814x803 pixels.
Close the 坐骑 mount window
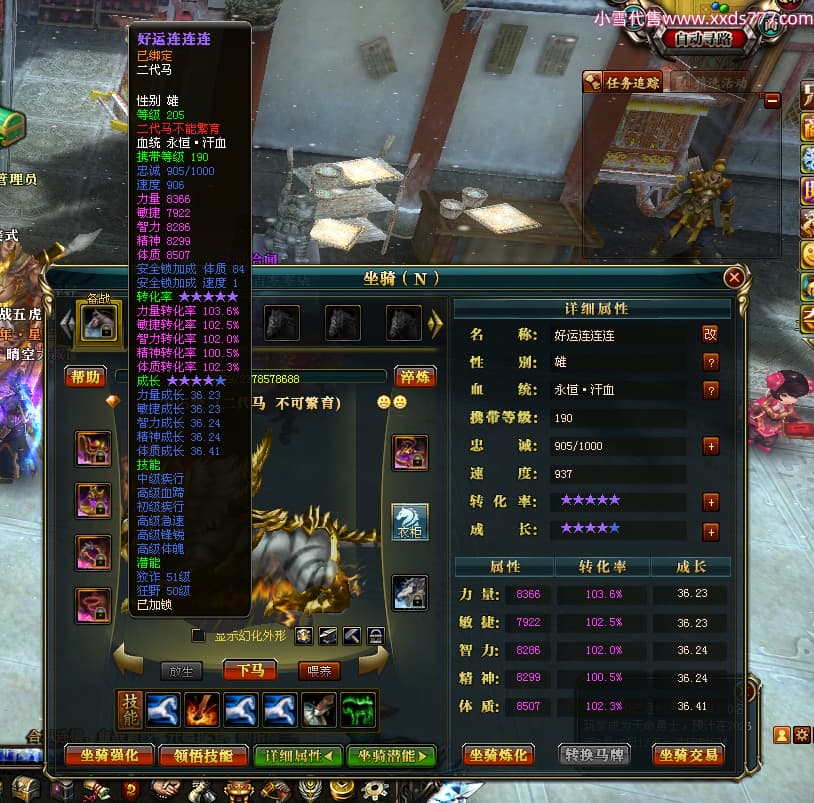pyautogui.click(x=735, y=278)
